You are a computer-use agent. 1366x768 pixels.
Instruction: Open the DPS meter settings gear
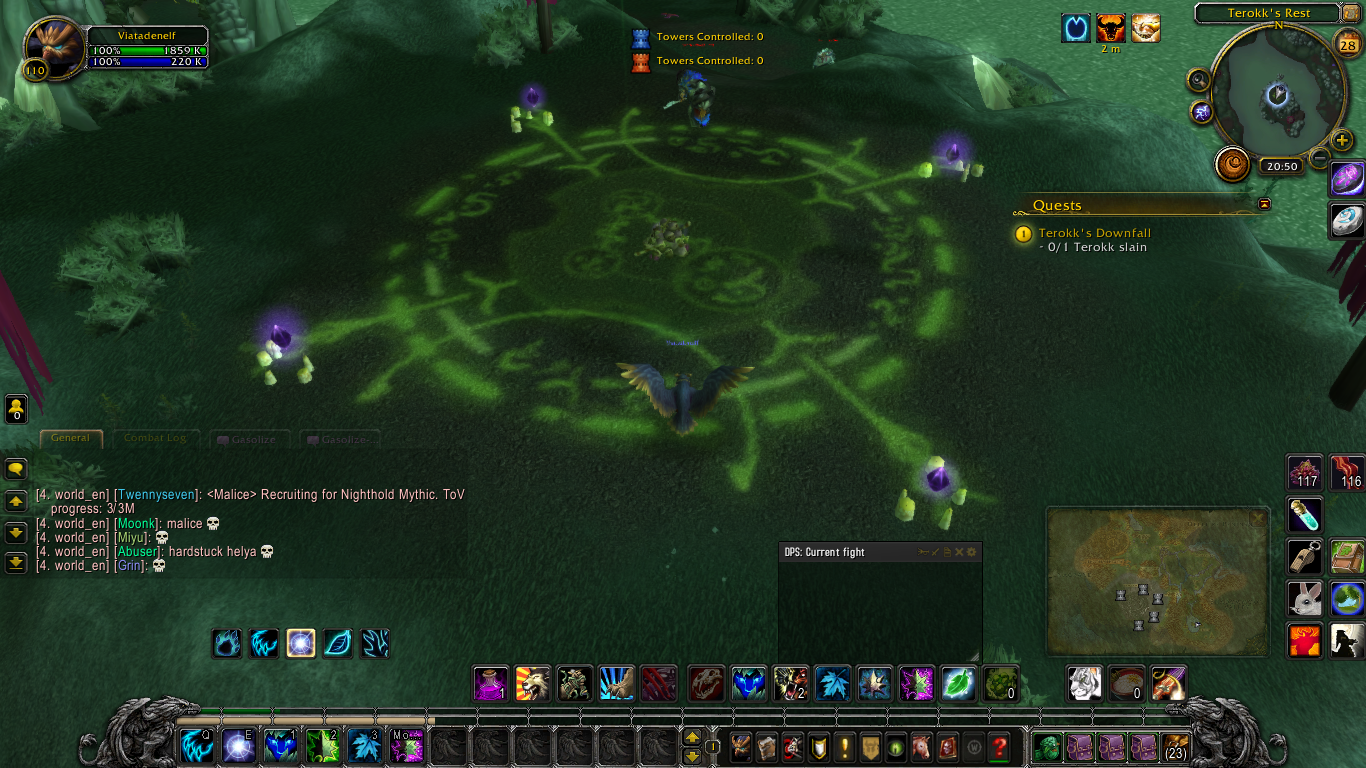971,552
